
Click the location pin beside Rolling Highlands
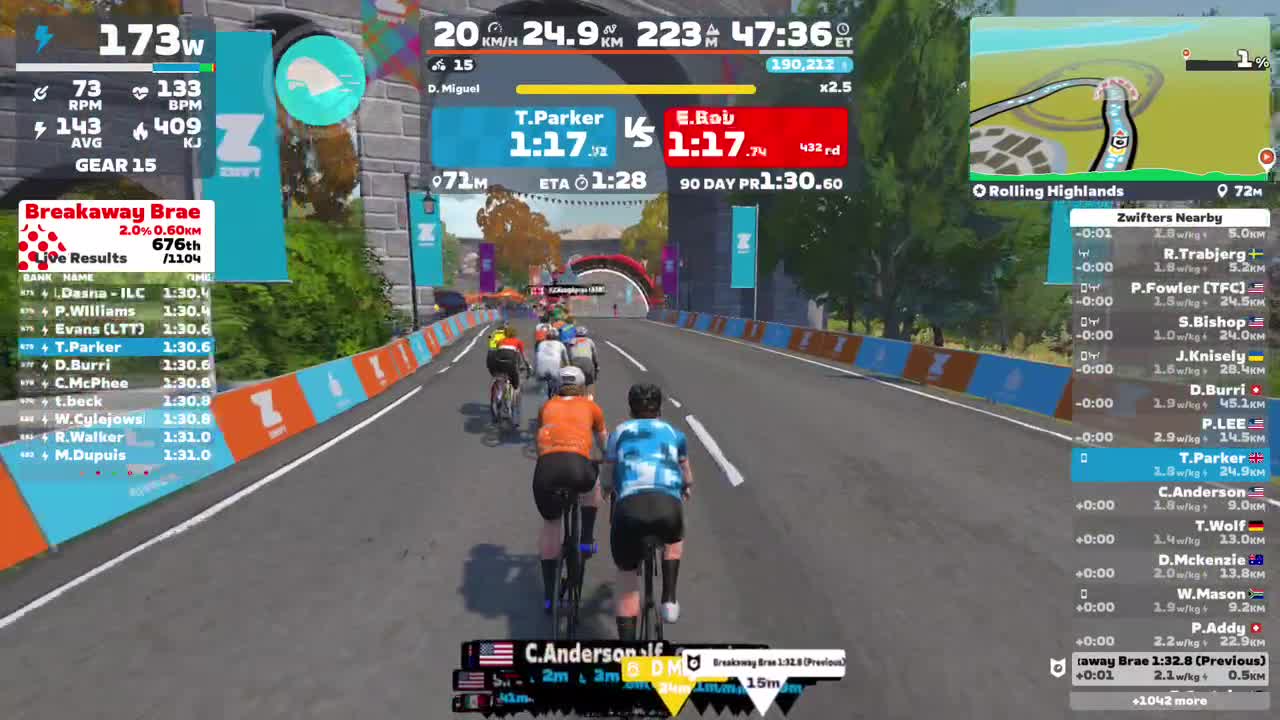1222,190
